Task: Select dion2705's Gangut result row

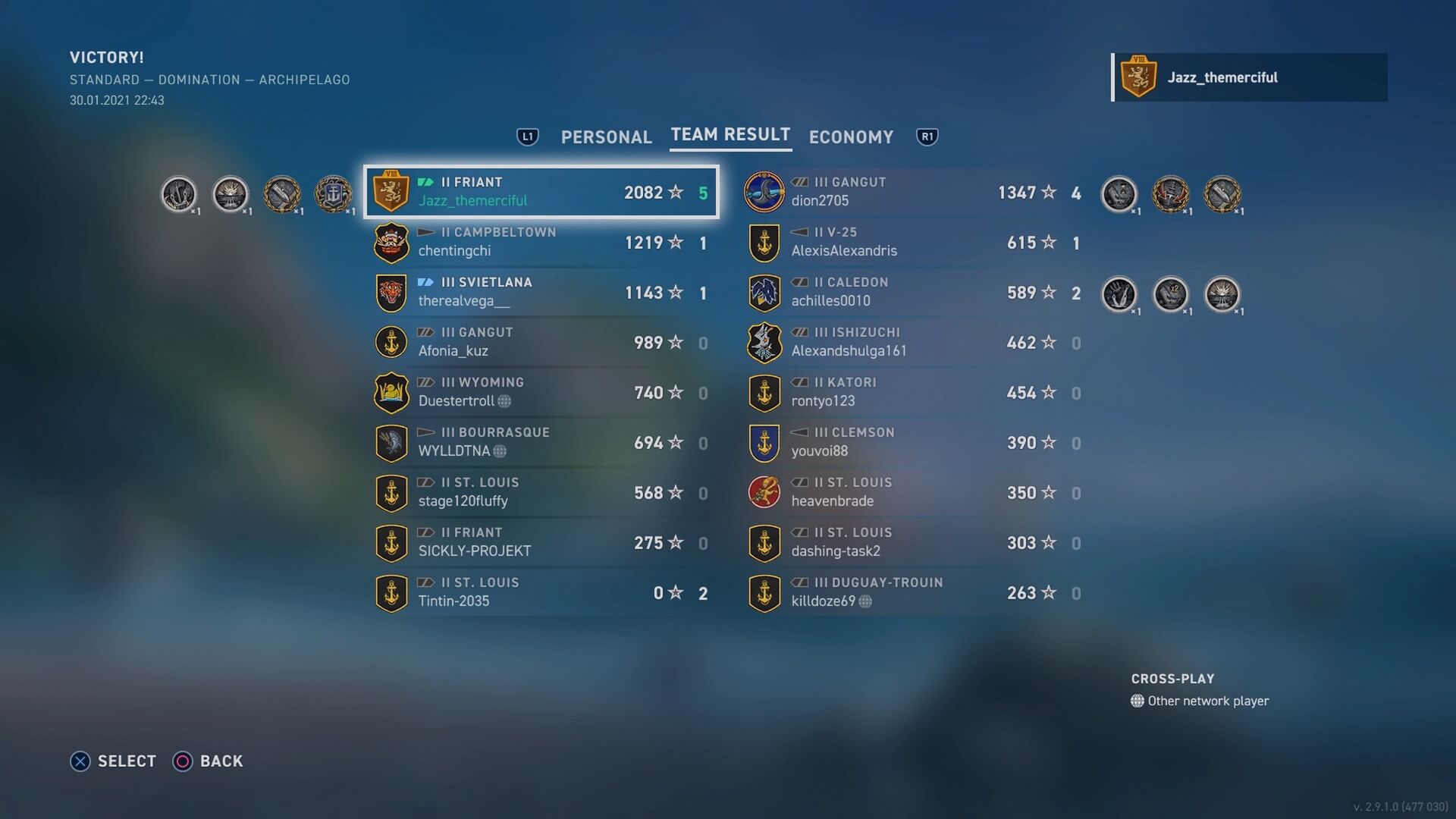Action: coord(910,192)
